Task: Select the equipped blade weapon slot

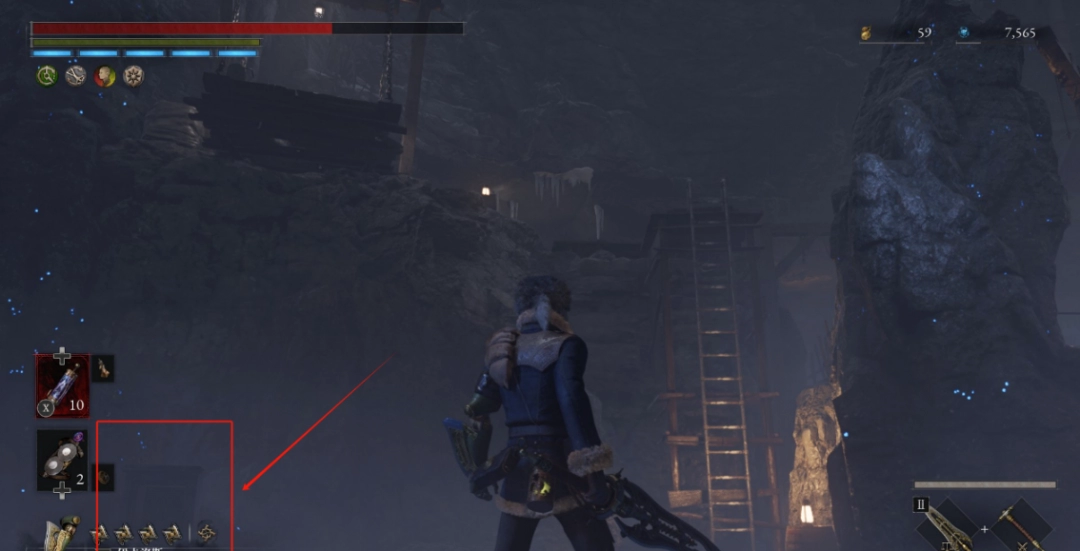Action: [944, 524]
